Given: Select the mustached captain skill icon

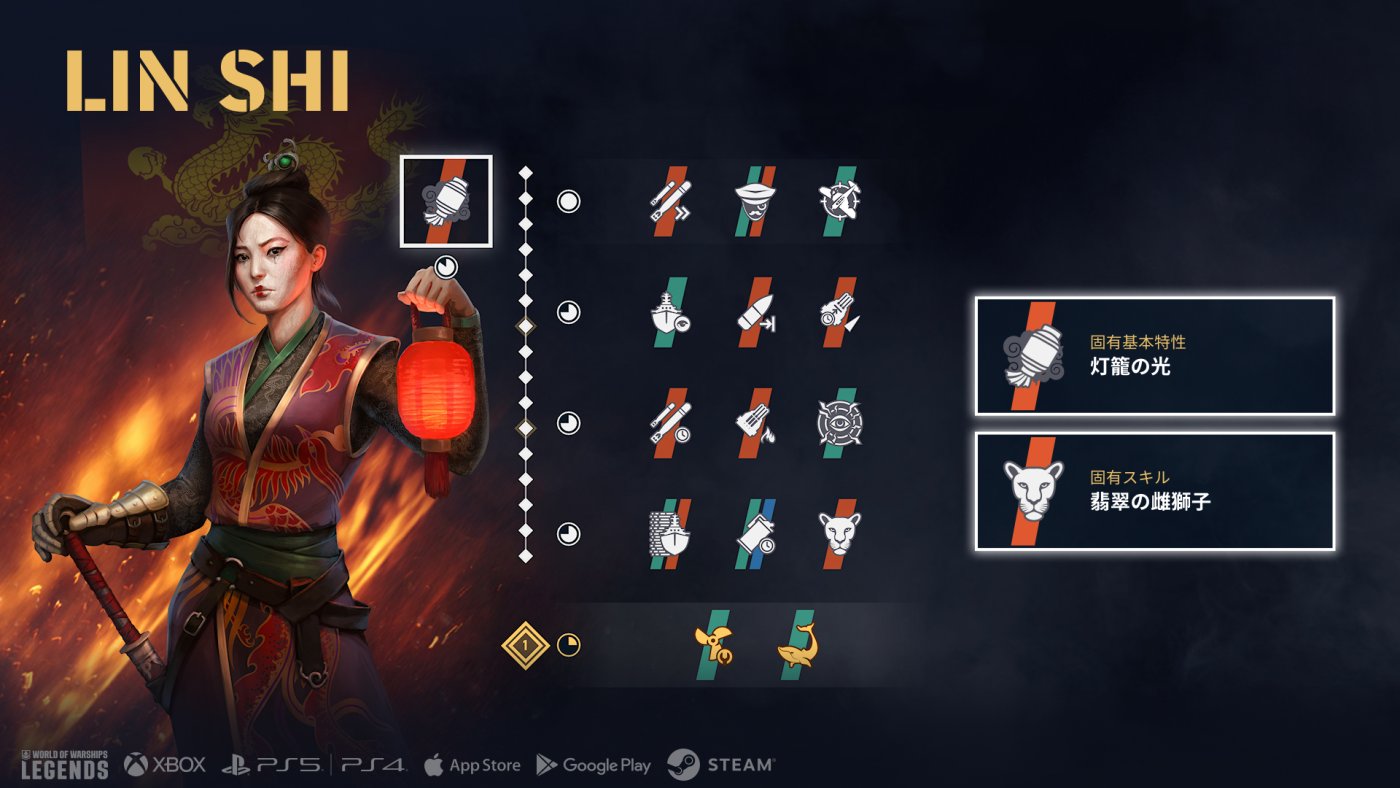Looking at the screenshot, I should (x=755, y=201).
